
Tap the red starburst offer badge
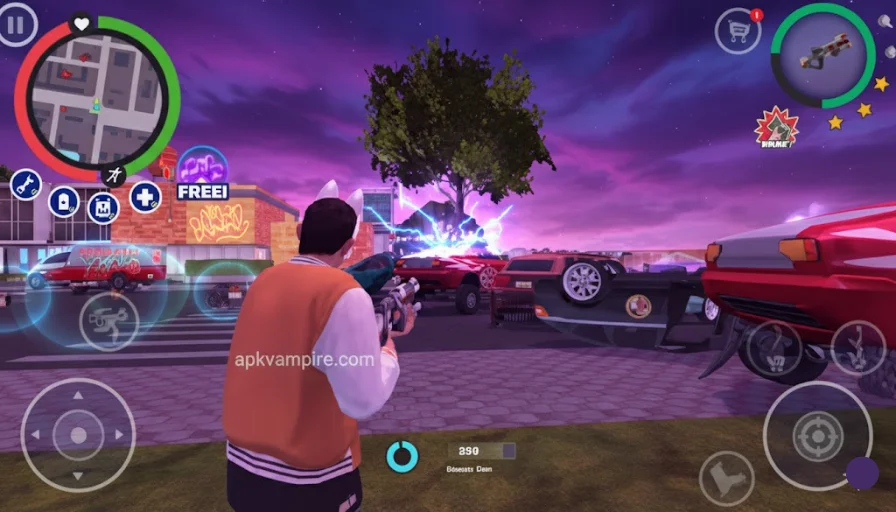point(775,128)
